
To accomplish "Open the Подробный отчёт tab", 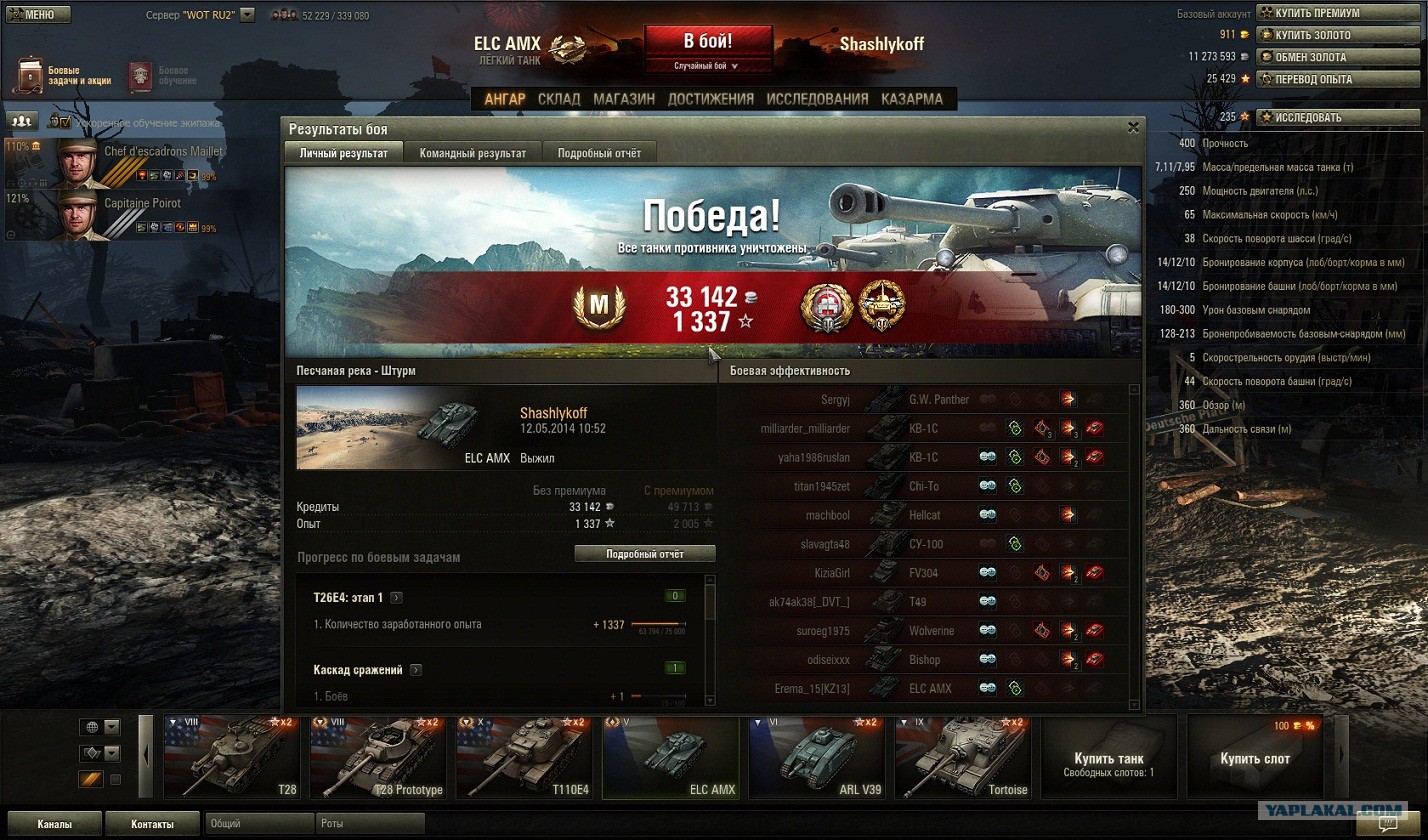I will (x=599, y=153).
